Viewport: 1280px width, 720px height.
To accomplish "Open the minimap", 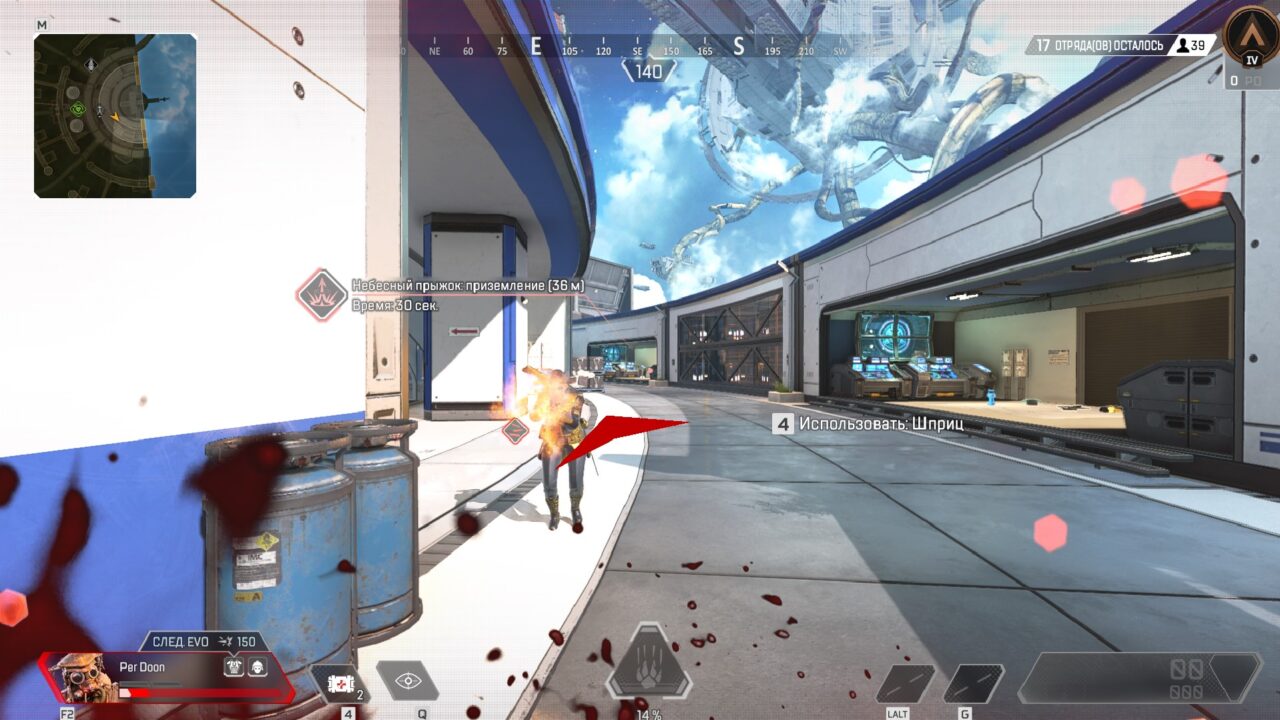I will coord(115,115).
